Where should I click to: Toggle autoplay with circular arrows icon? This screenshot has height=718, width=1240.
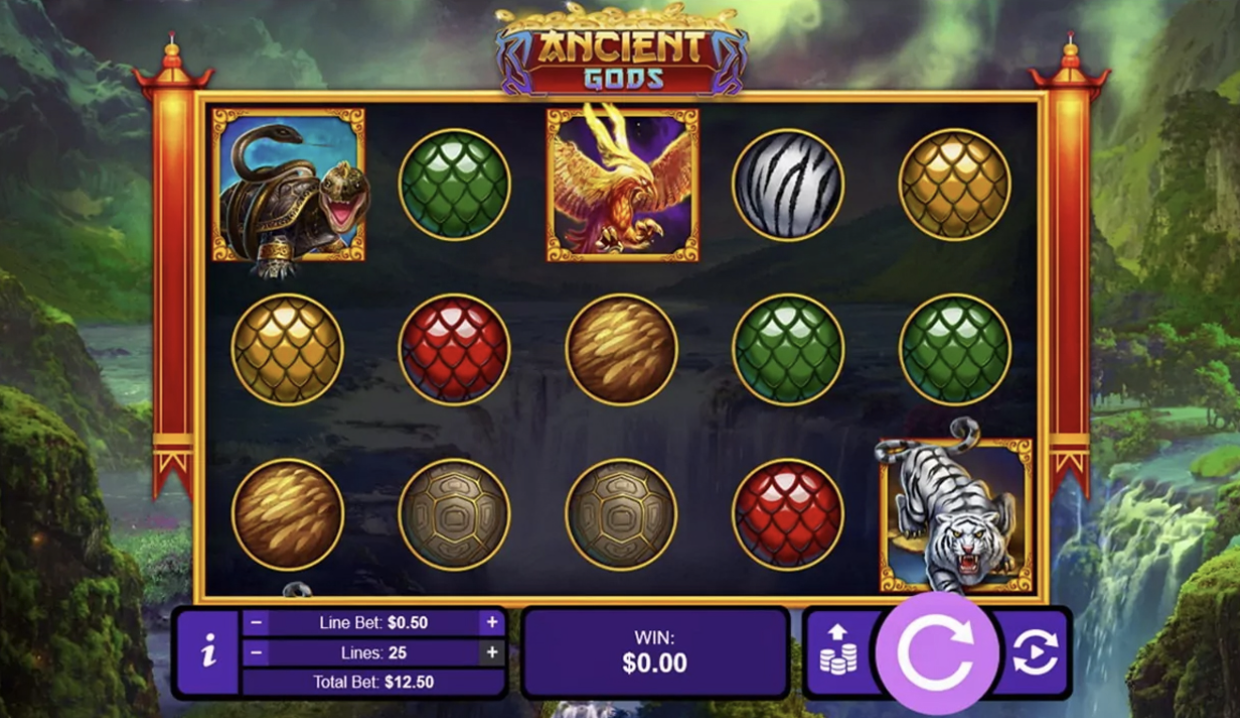[x=1034, y=652]
